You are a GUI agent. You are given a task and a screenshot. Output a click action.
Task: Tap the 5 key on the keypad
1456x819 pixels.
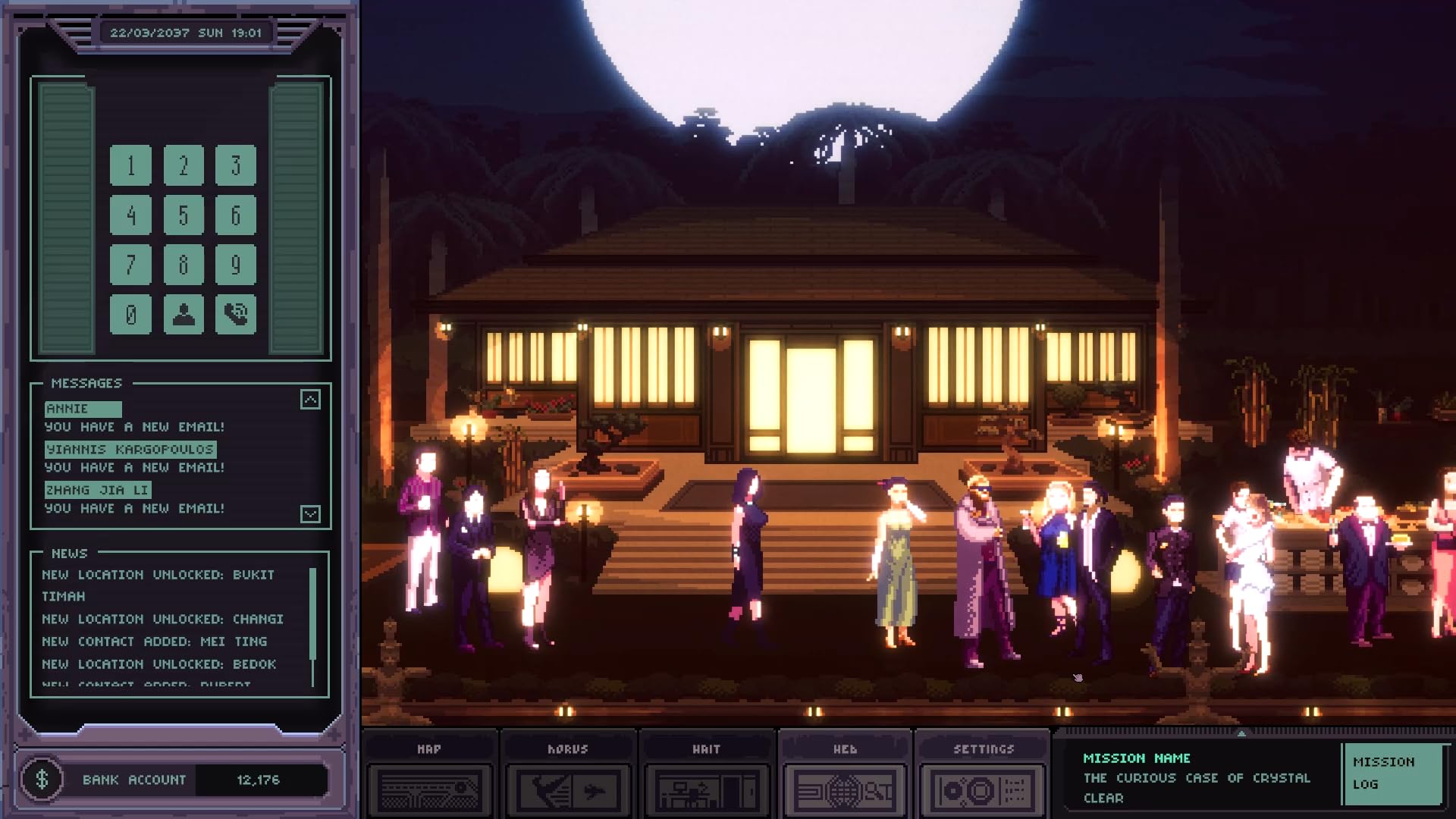pyautogui.click(x=184, y=215)
